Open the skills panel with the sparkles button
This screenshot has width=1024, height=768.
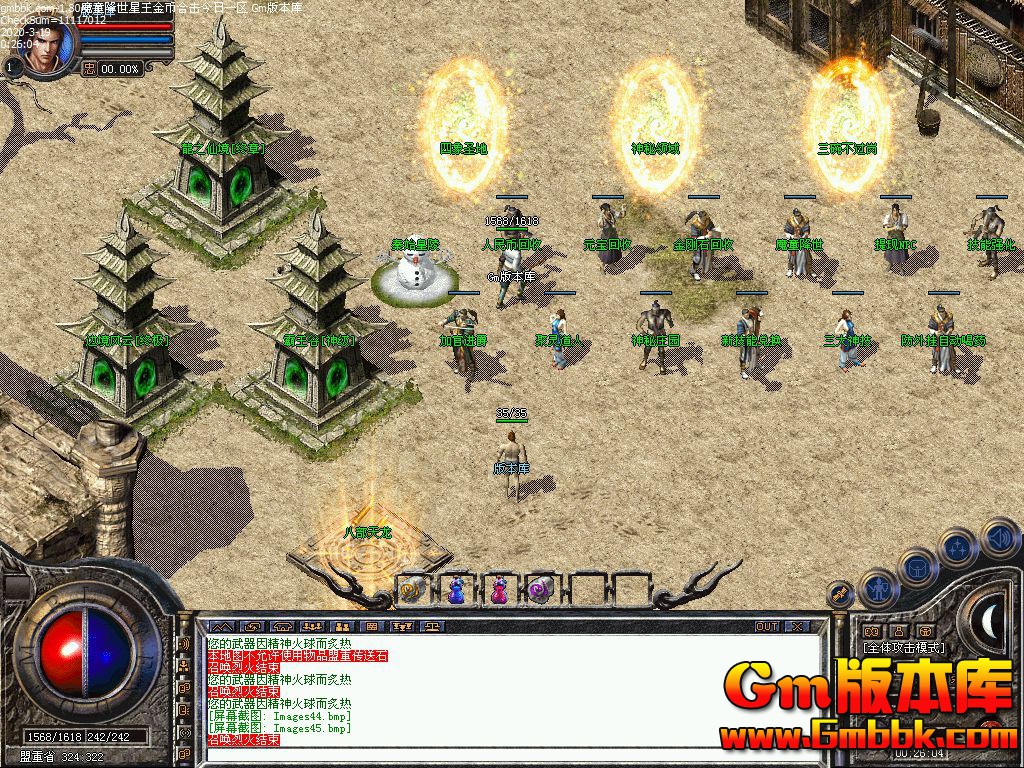pos(958,548)
